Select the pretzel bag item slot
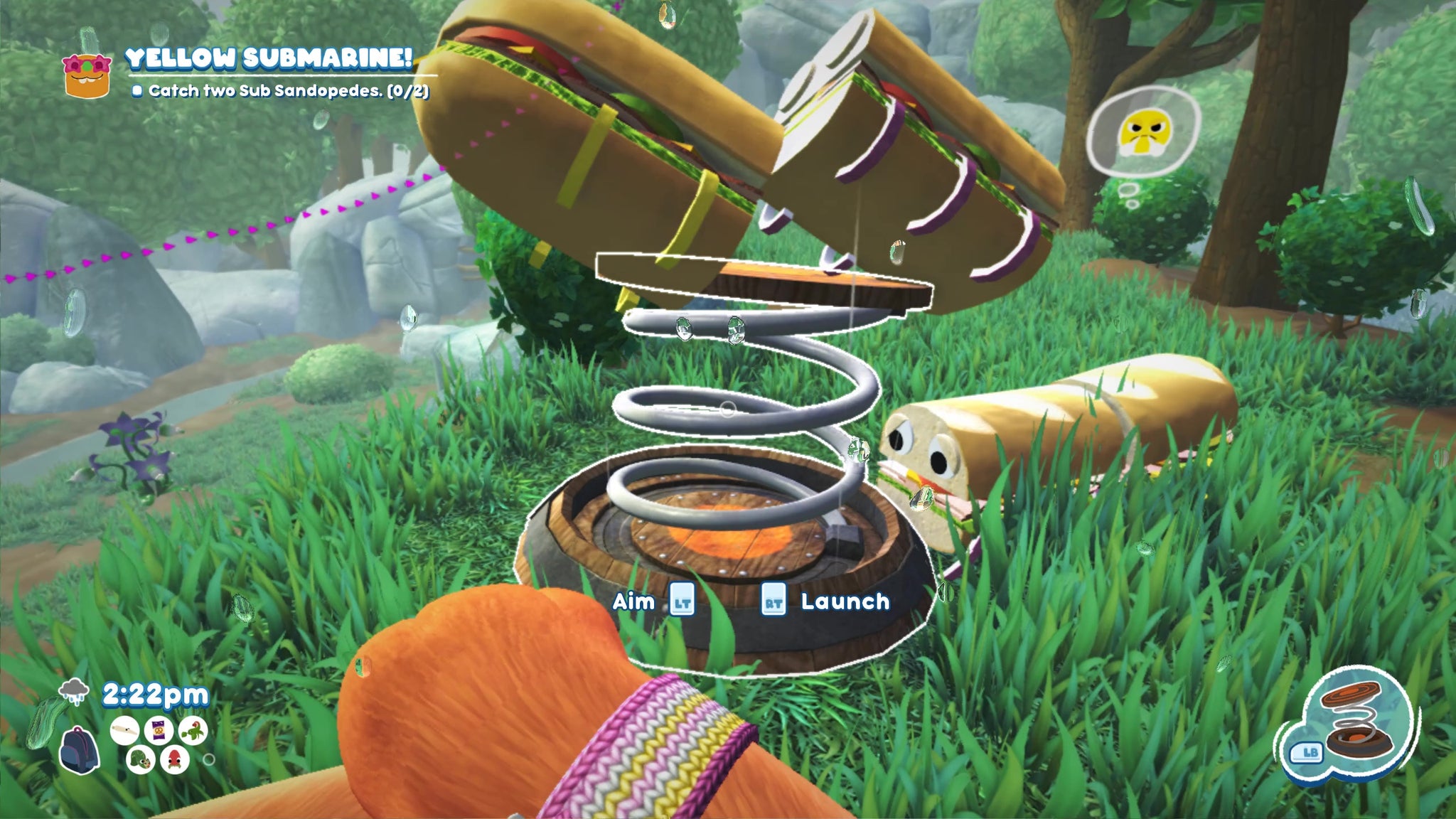Viewport: 1456px width, 819px height. [x=158, y=732]
